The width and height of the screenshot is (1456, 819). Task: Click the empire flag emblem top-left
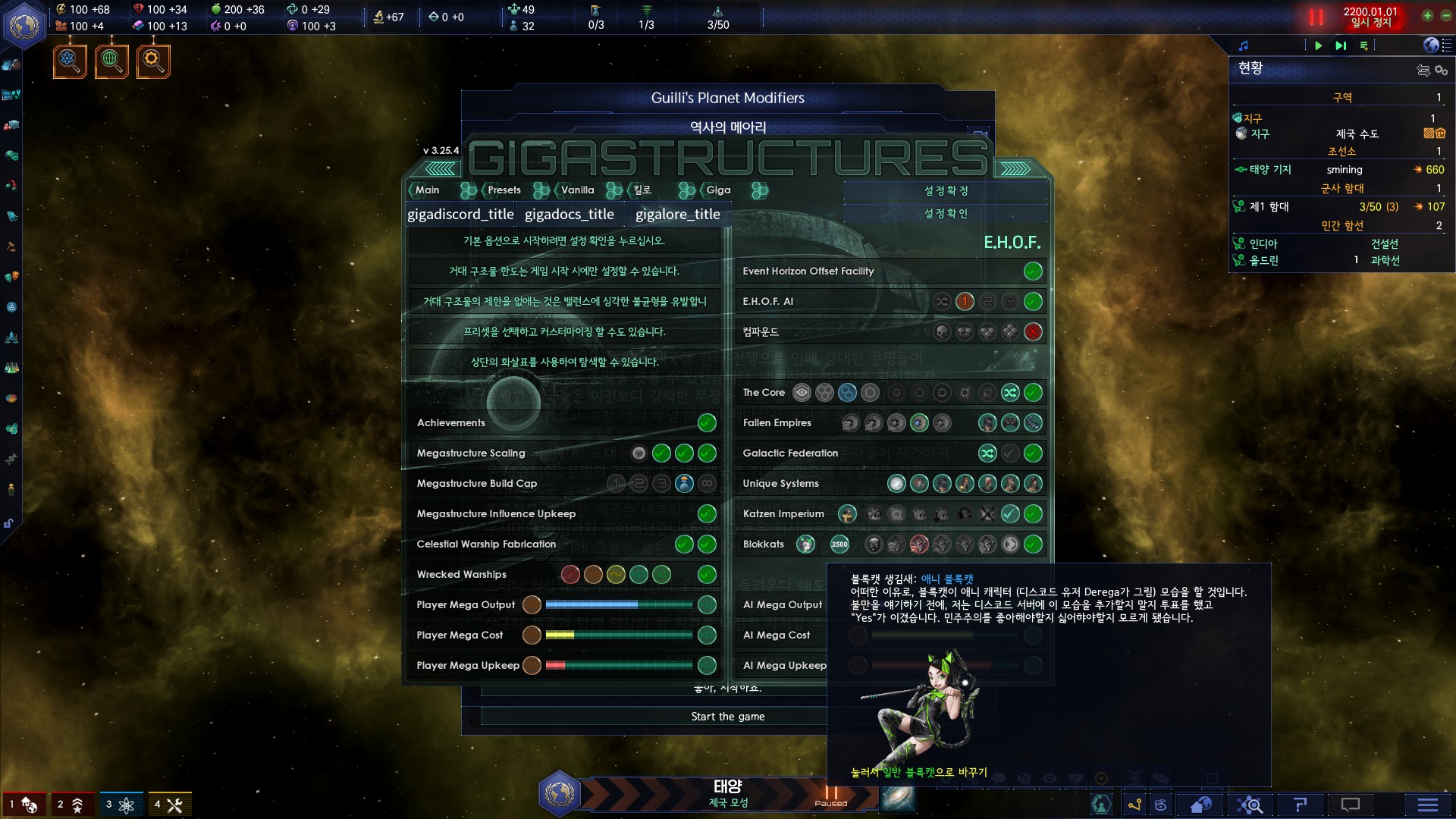(x=24, y=26)
